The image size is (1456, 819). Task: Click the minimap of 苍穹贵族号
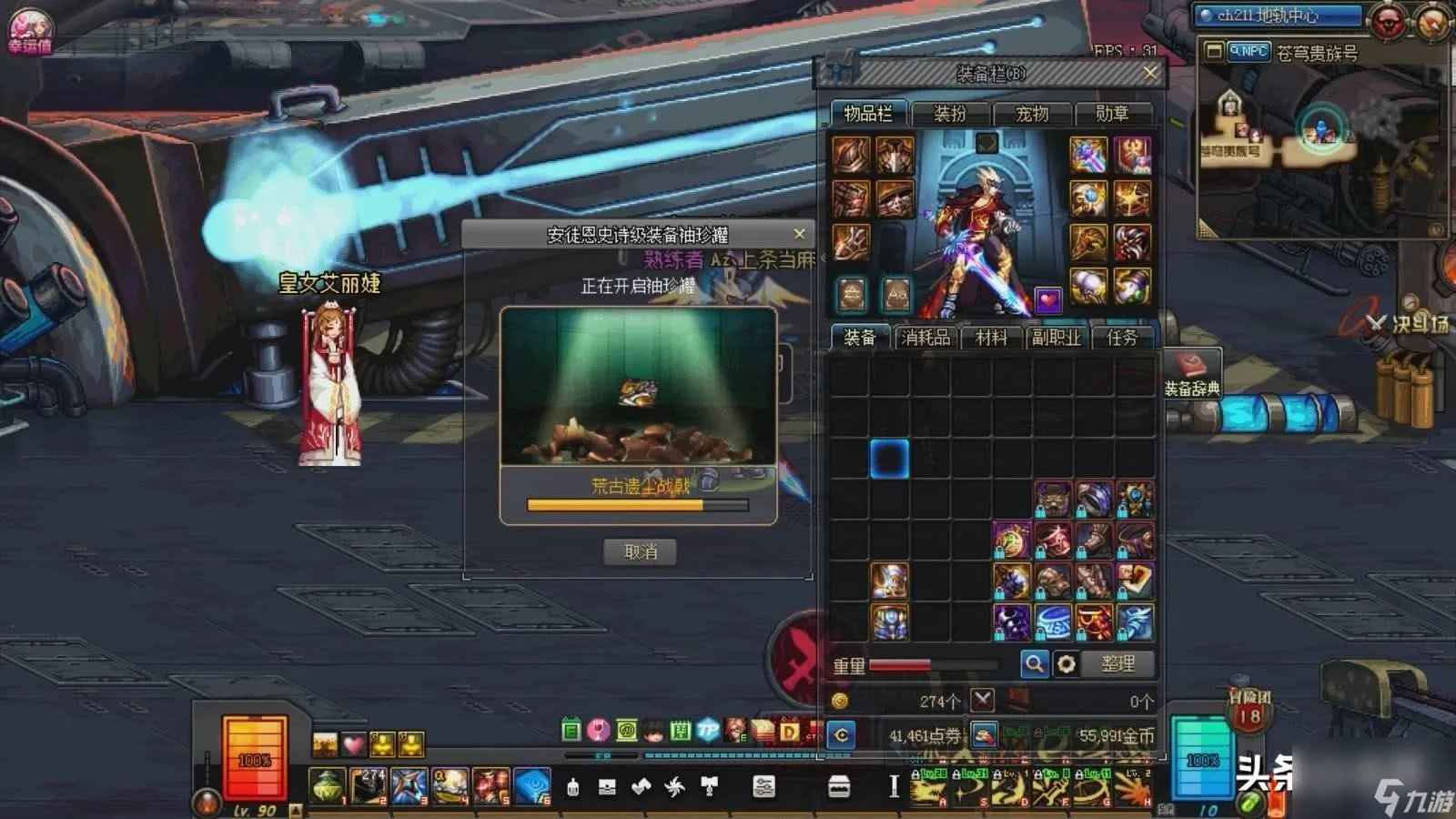pyautogui.click(x=1319, y=146)
